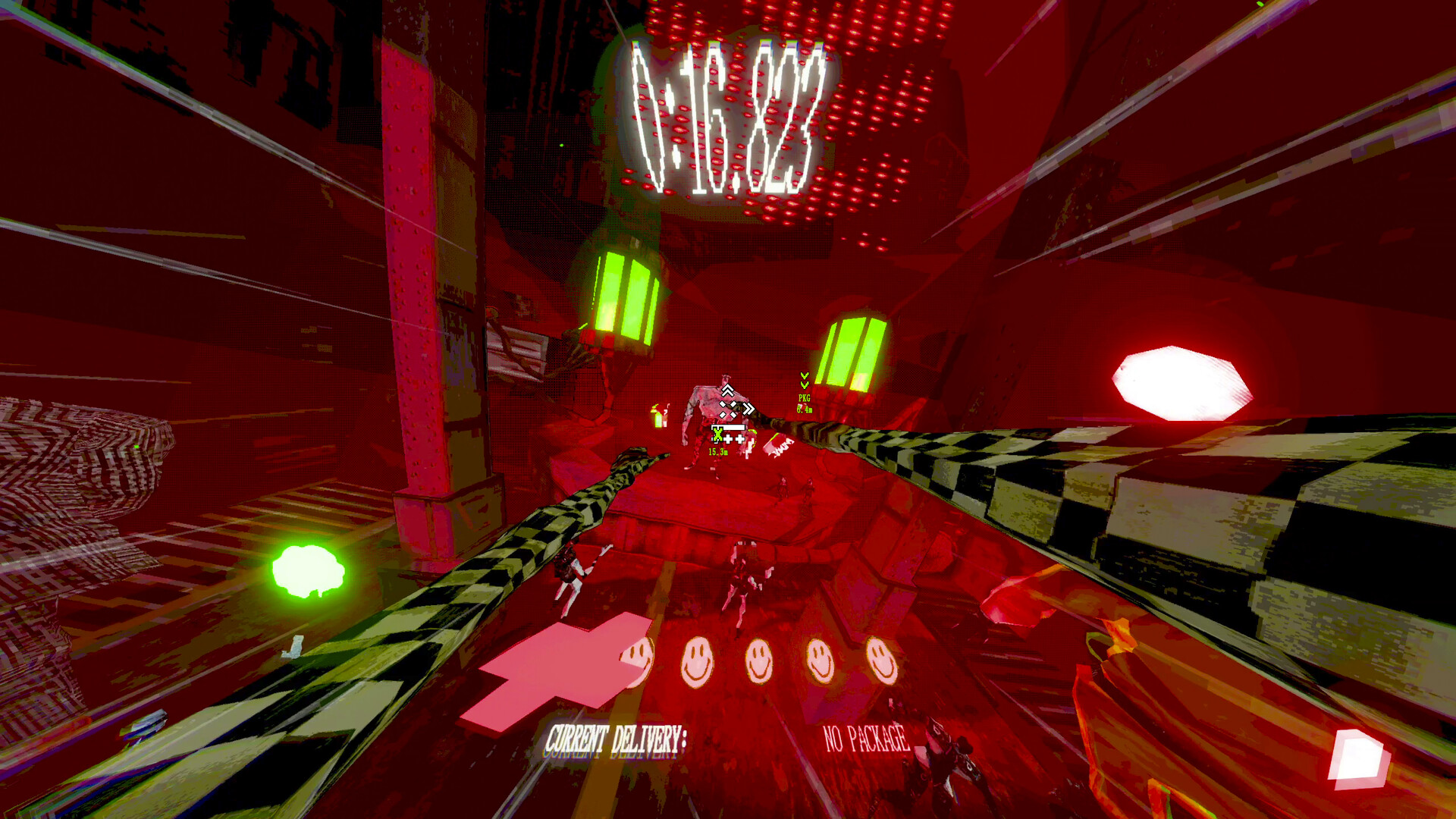Click the NO PACKAGE status text
The height and width of the screenshot is (819, 1456).
tap(864, 737)
